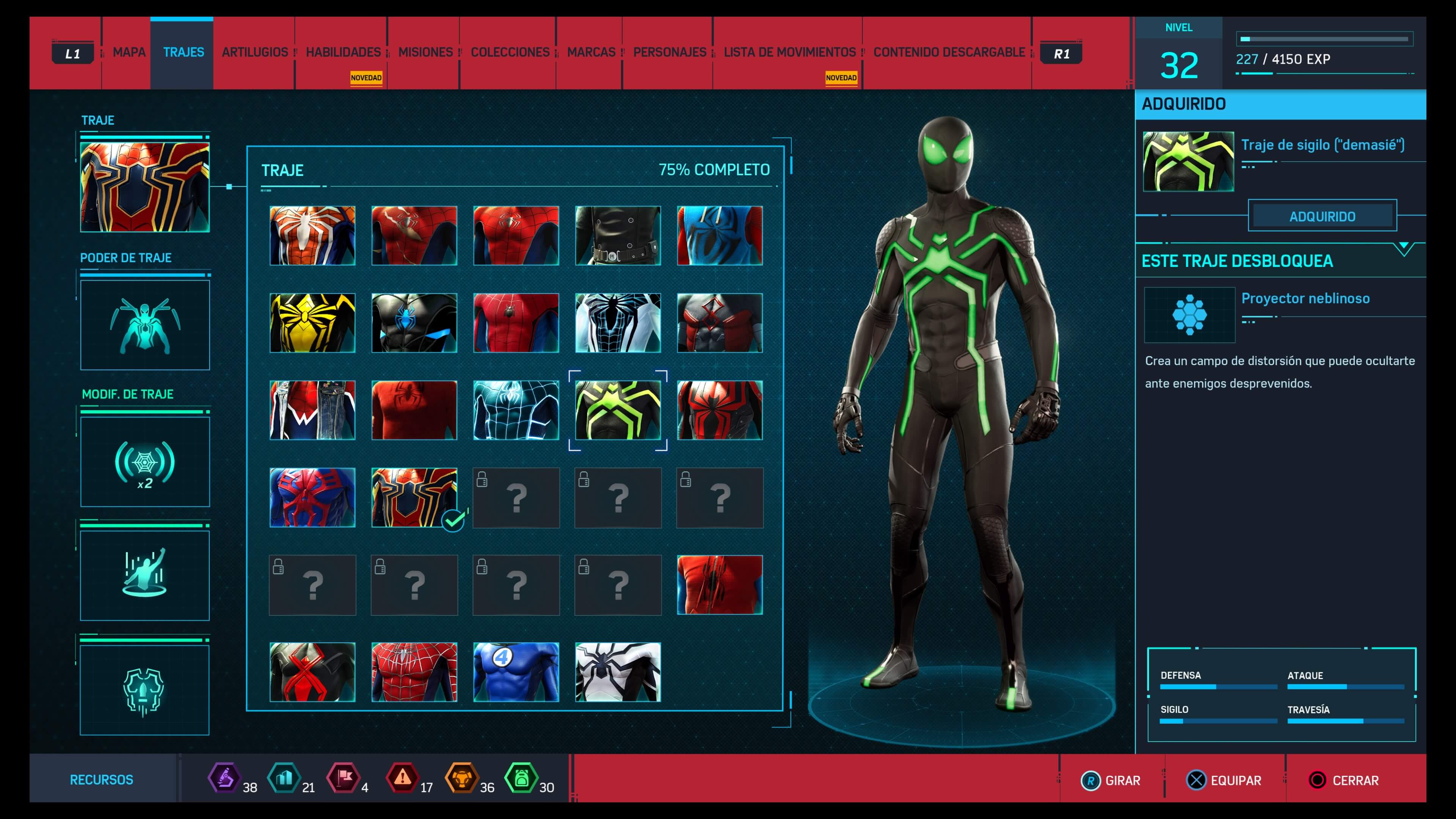Choose the white Future Foundation suit
Image resolution: width=1456 pixels, height=819 pixels.
618,672
